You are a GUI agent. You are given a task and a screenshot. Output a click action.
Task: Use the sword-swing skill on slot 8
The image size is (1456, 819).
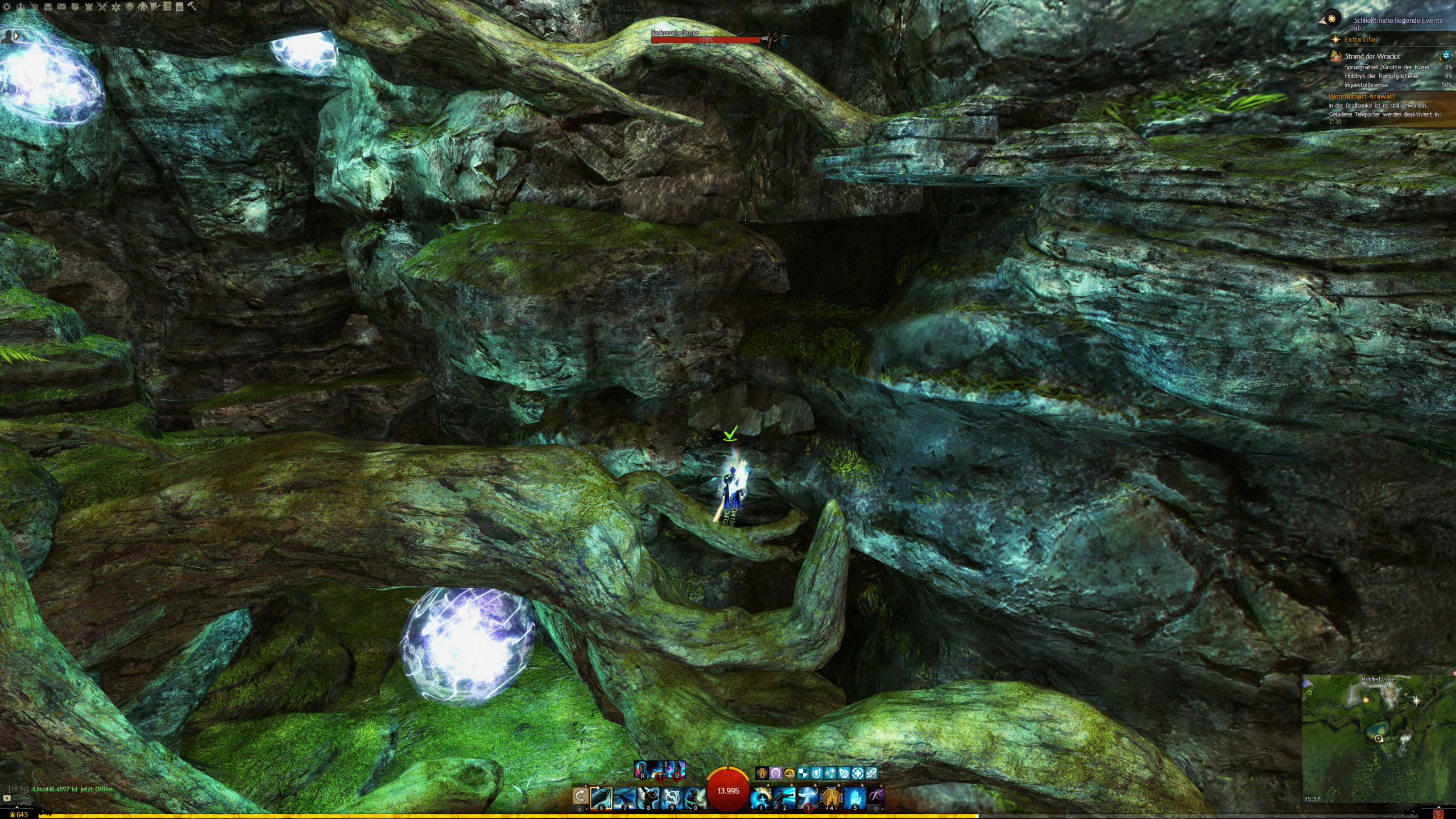point(648,797)
